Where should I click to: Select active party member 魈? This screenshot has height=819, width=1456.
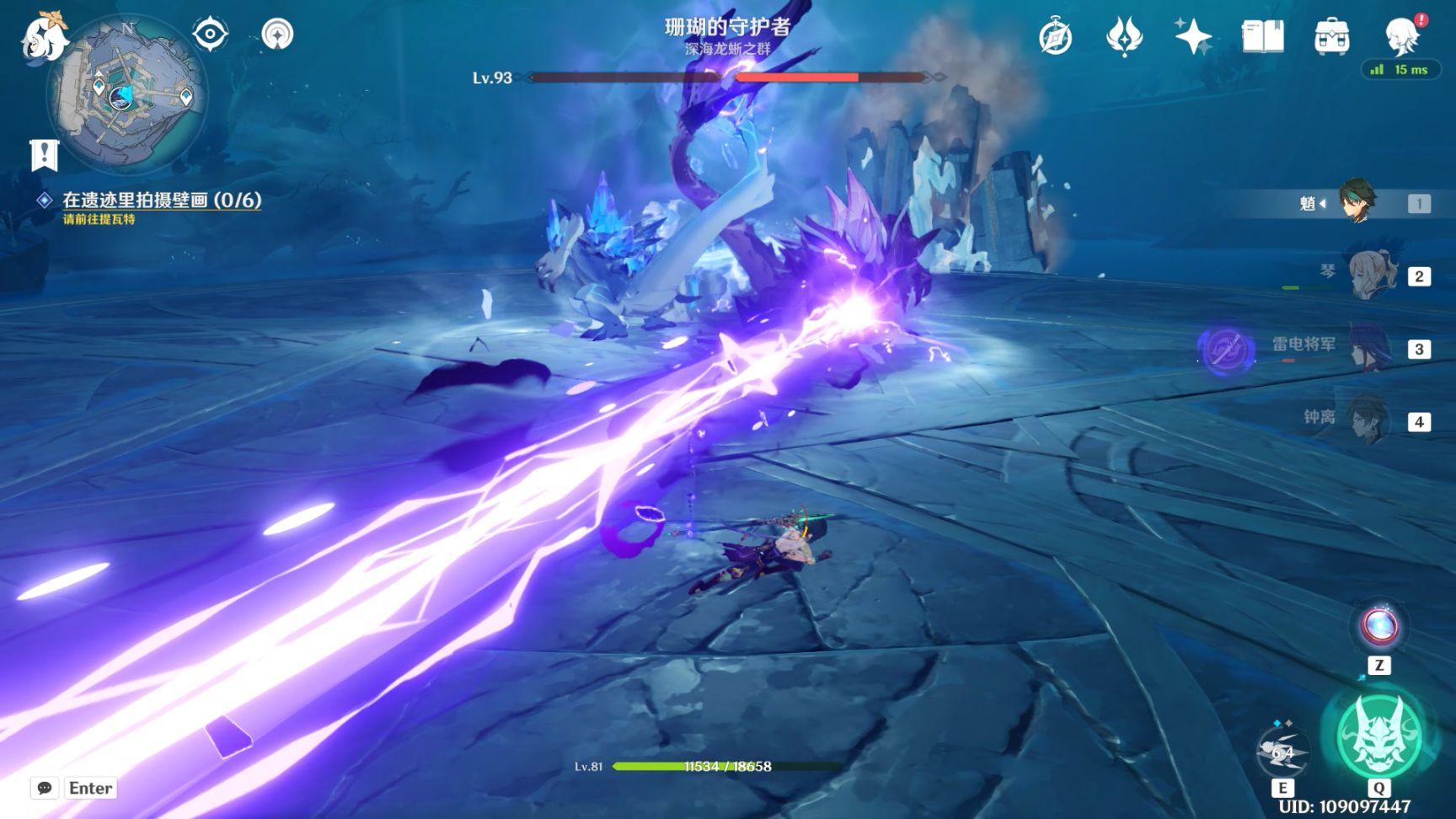[x=1358, y=202]
